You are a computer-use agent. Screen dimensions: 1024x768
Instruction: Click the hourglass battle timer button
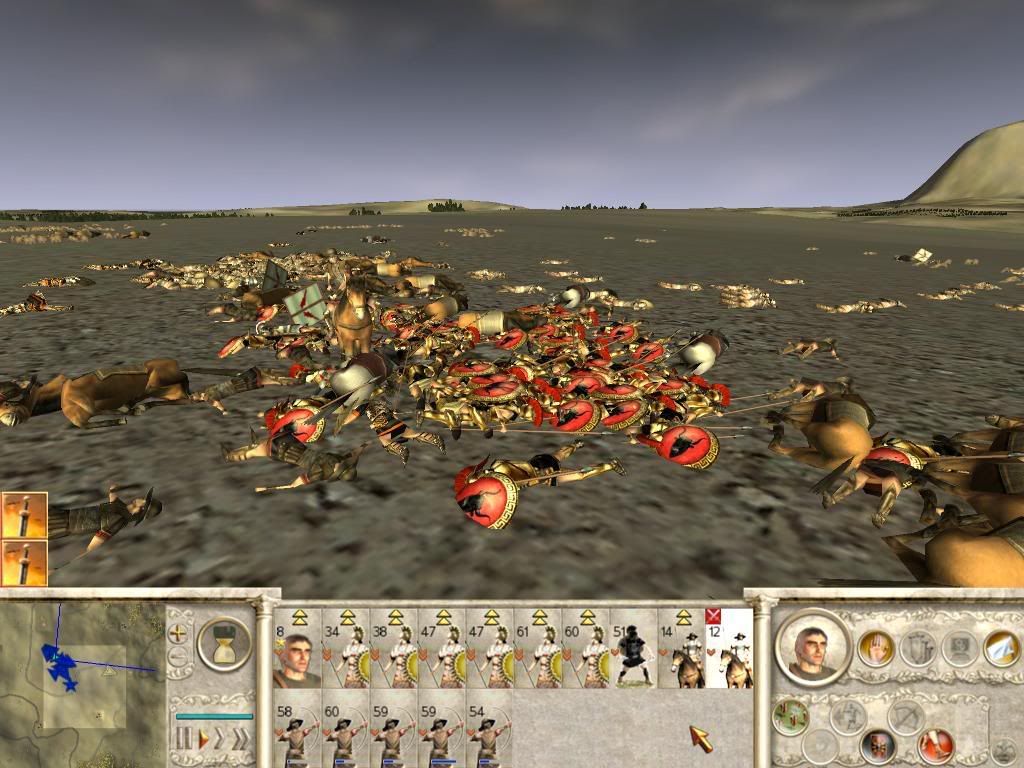[224, 642]
